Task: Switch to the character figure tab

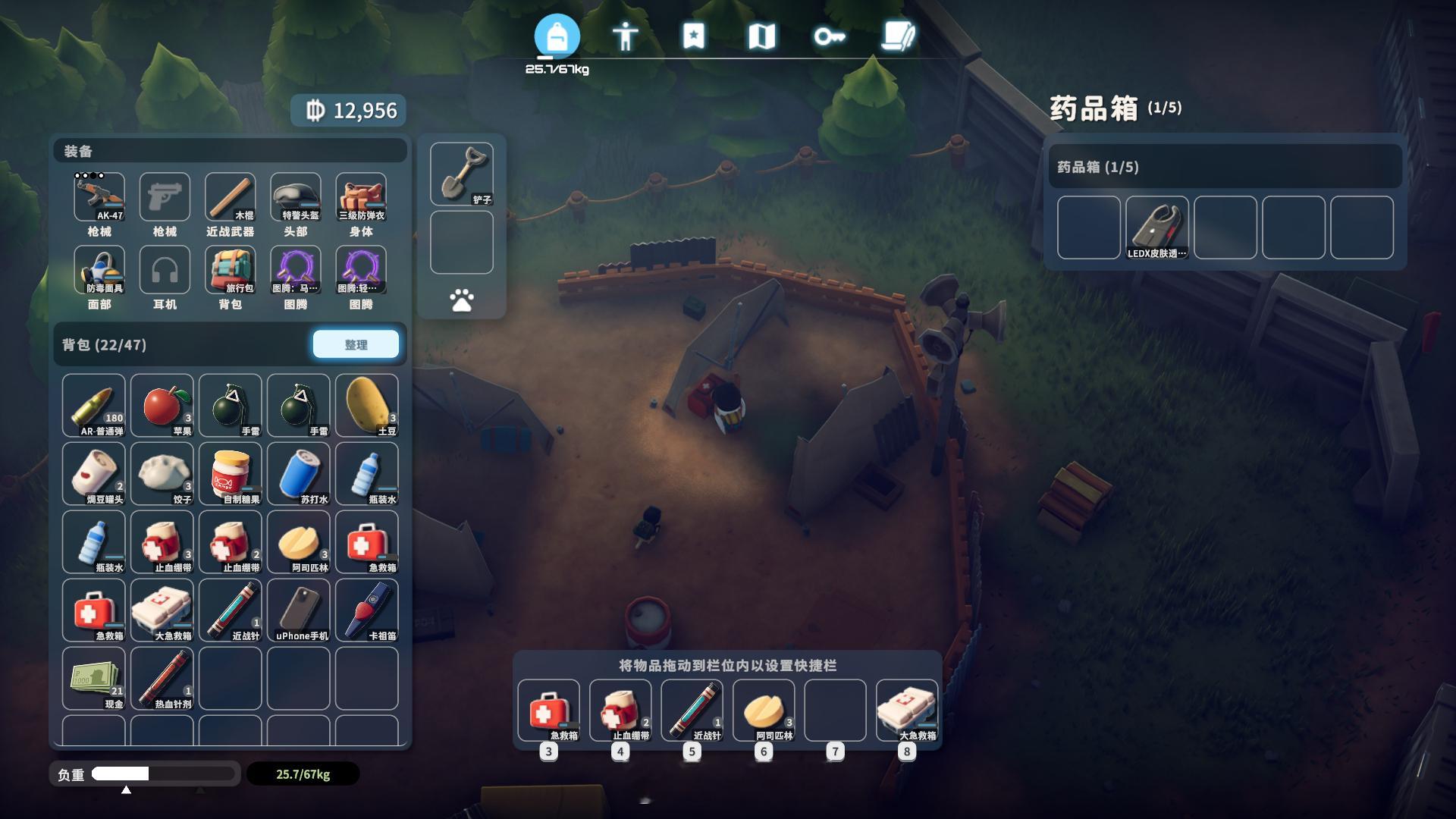Action: 625,36
